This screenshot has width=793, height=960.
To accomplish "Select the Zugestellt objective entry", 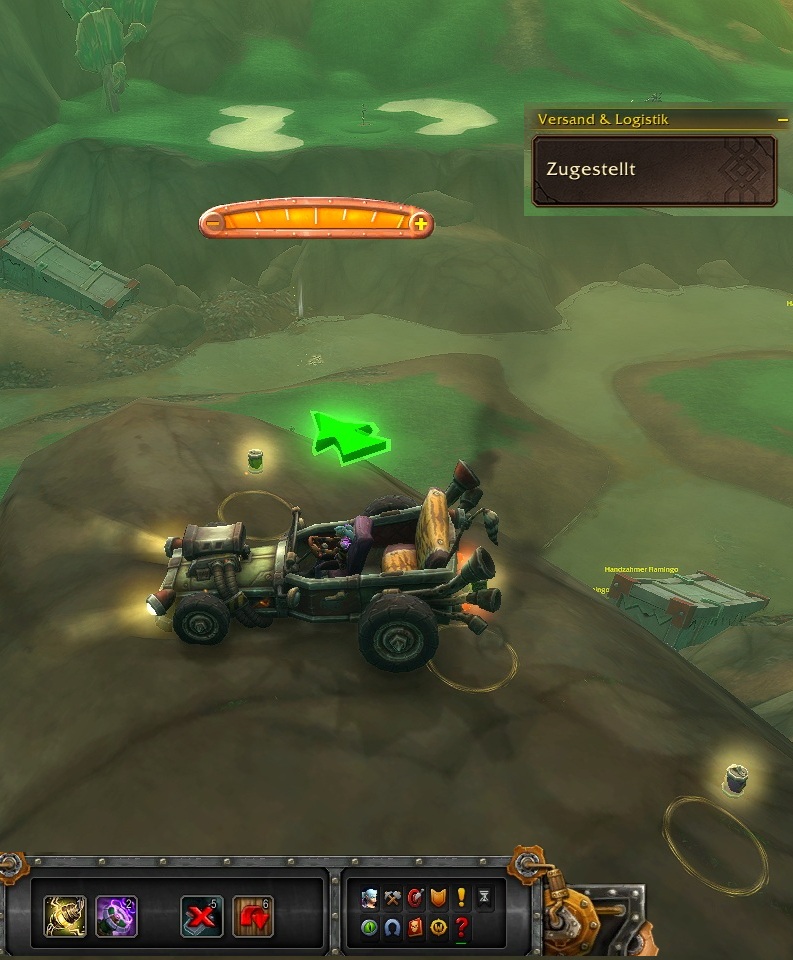I will [x=654, y=170].
